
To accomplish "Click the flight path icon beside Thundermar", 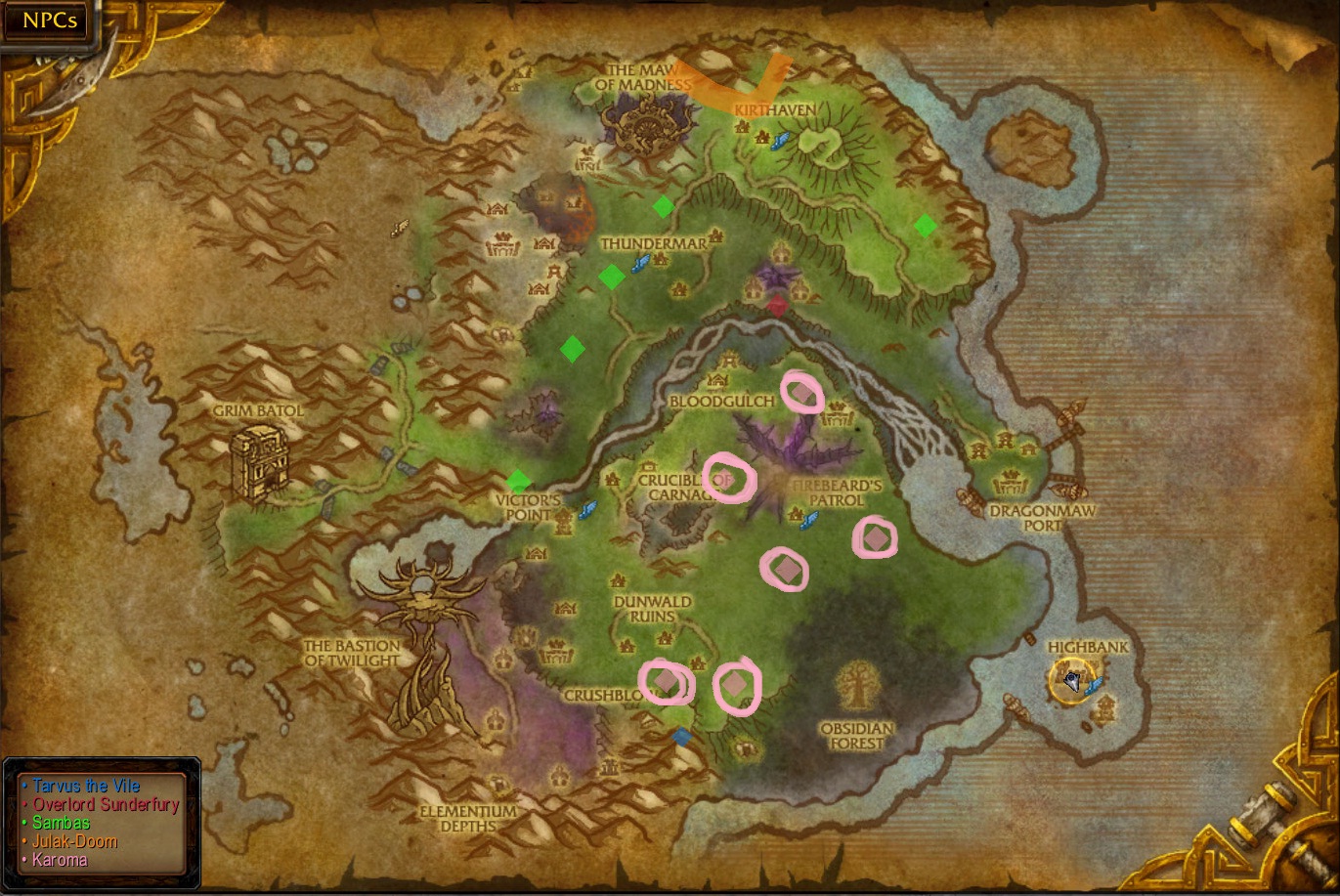I will tap(643, 262).
